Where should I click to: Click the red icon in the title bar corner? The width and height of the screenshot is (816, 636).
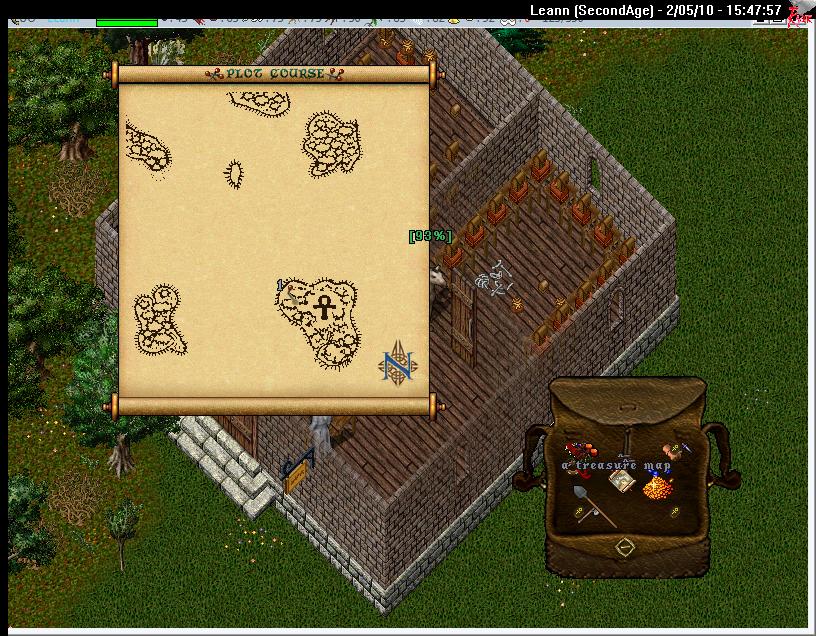click(x=797, y=14)
